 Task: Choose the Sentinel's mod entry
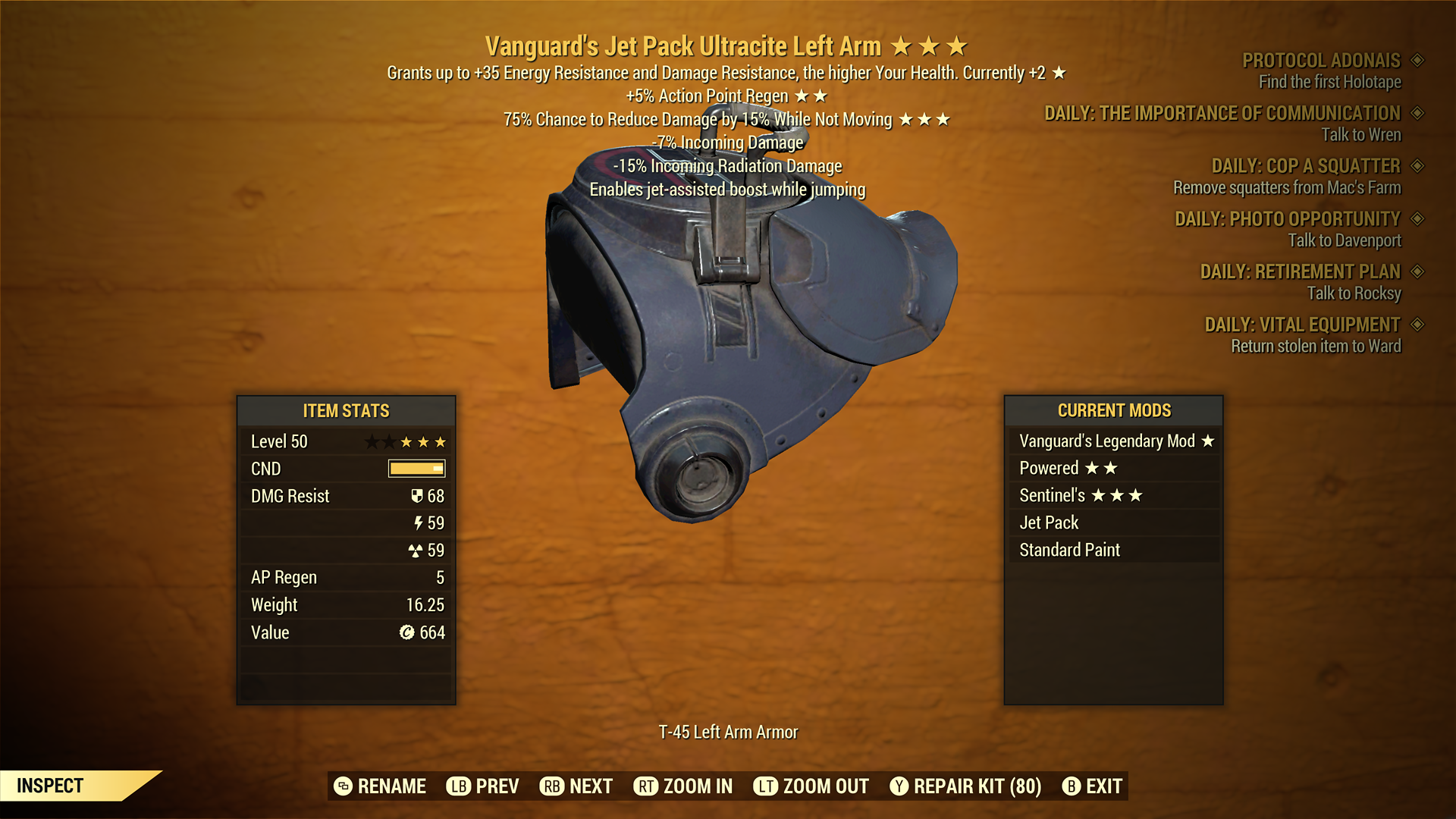pyautogui.click(x=1113, y=496)
